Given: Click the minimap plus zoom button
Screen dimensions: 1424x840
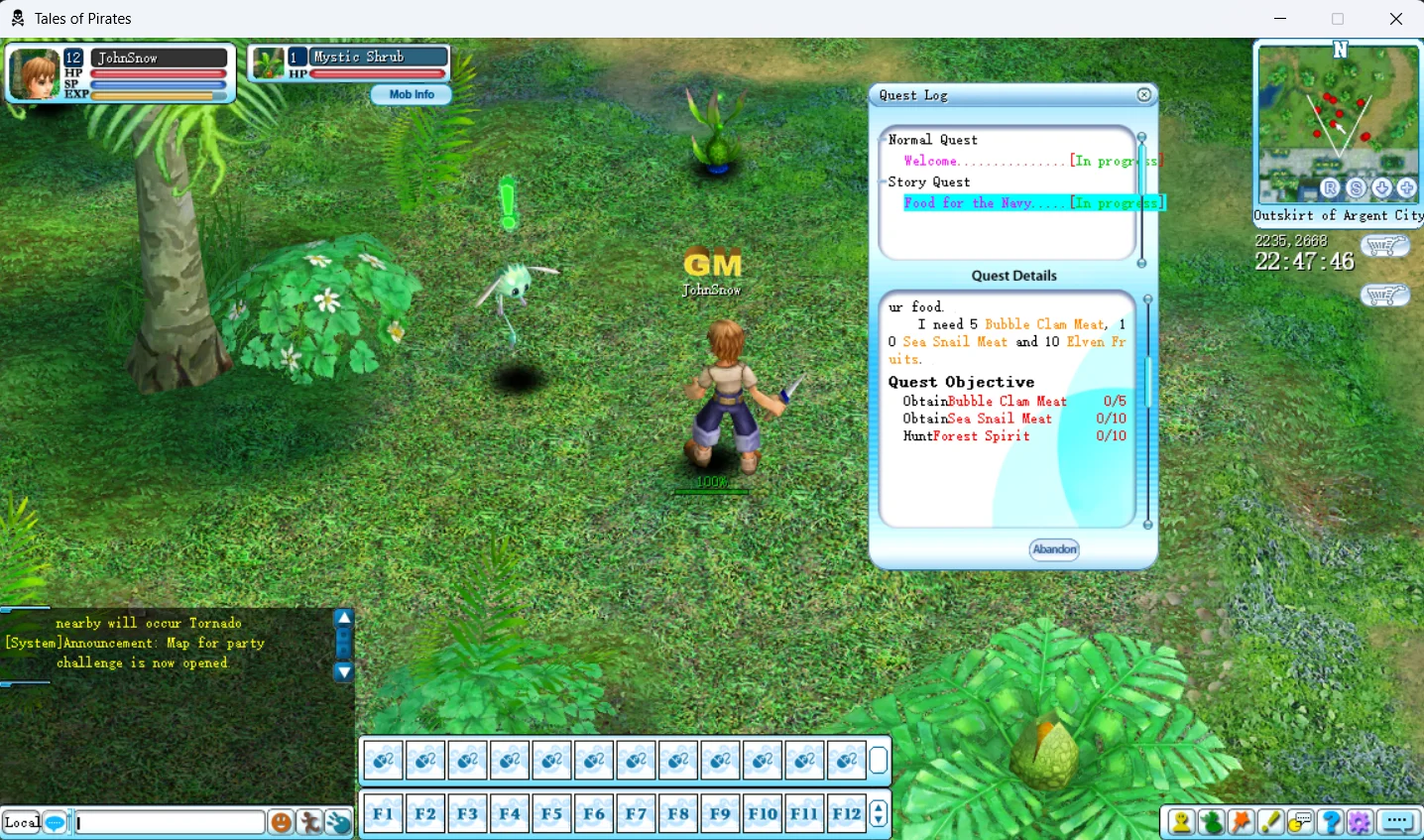Looking at the screenshot, I should [1407, 188].
